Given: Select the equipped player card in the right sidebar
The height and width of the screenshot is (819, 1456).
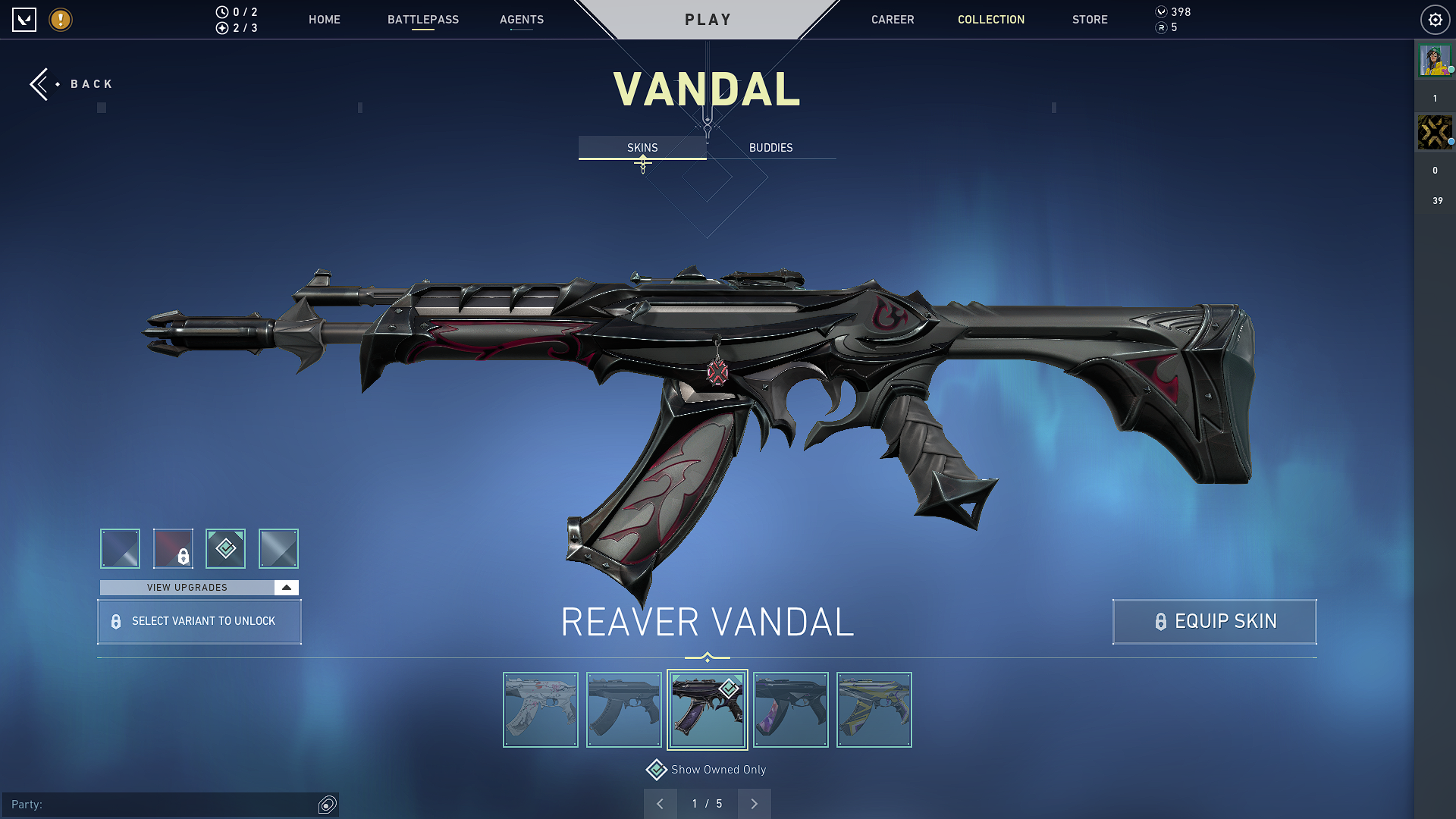Looking at the screenshot, I should point(1434,61).
